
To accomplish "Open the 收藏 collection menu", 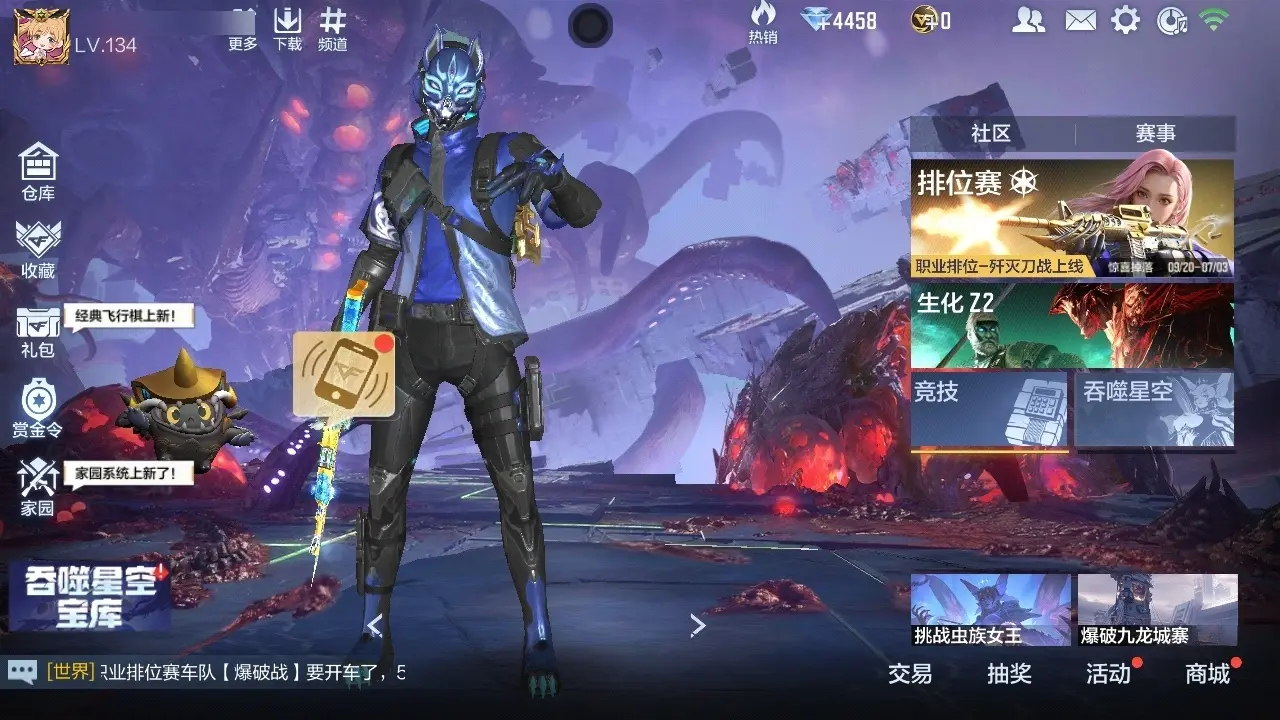I will [x=38, y=249].
